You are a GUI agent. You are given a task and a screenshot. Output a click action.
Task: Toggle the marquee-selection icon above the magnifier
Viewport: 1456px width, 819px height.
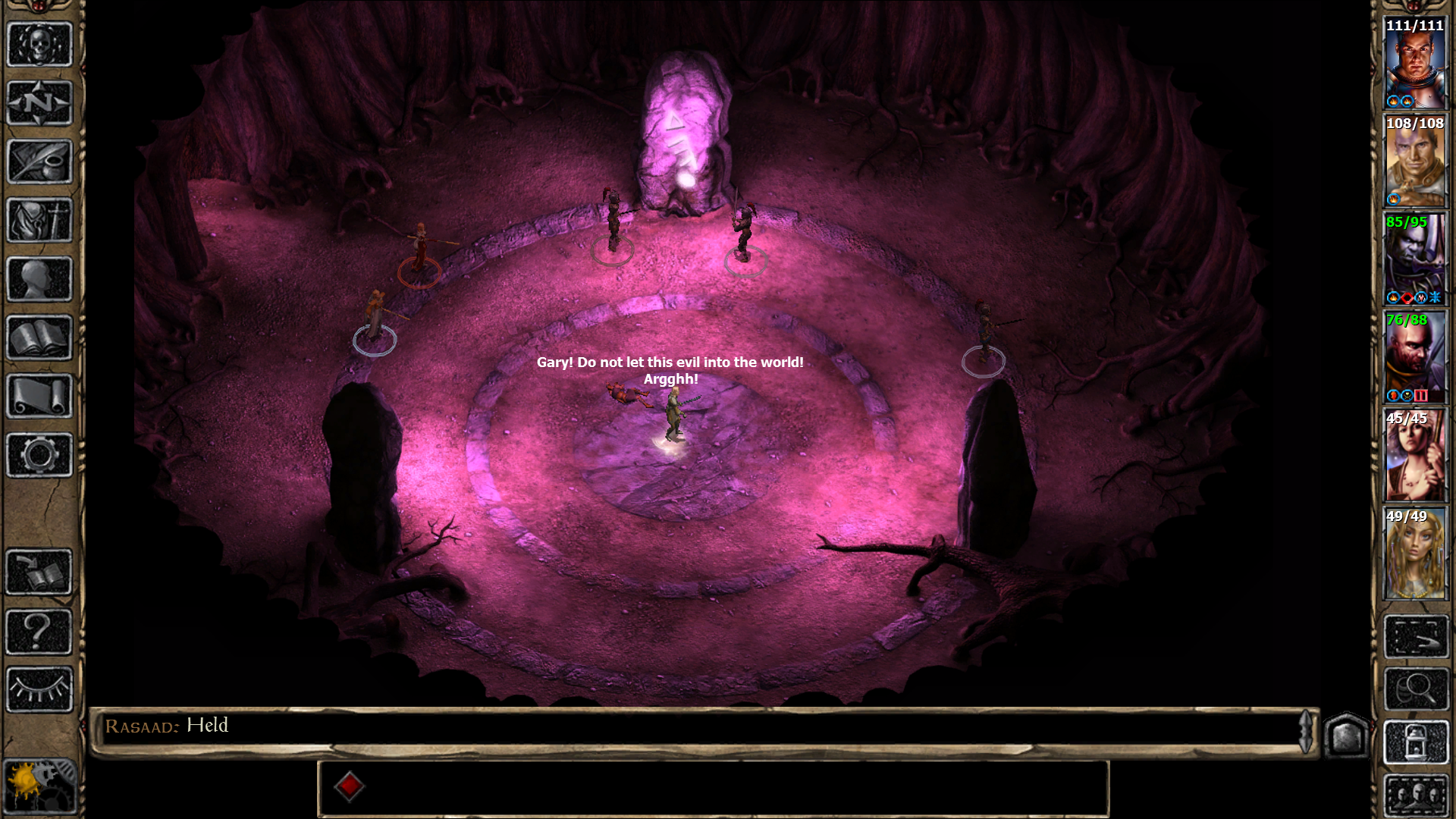[1416, 635]
